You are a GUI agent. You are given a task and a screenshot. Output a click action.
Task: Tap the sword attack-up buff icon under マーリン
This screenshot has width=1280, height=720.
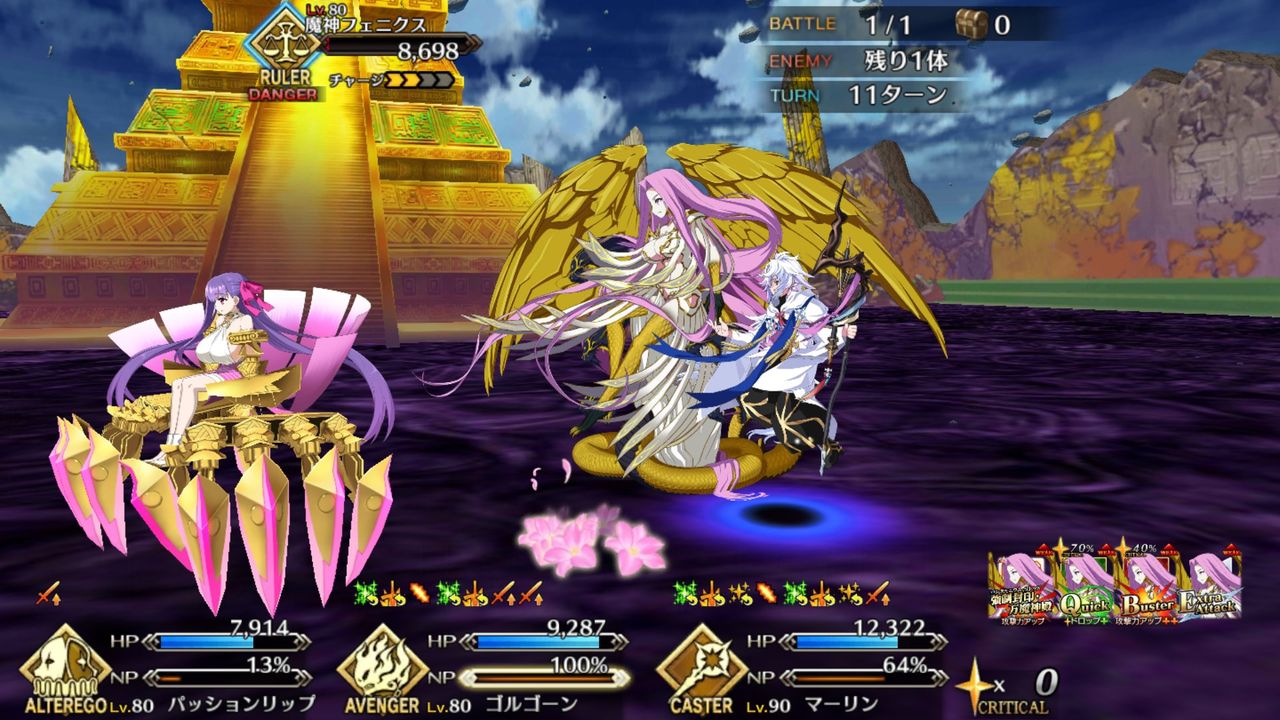click(x=880, y=594)
